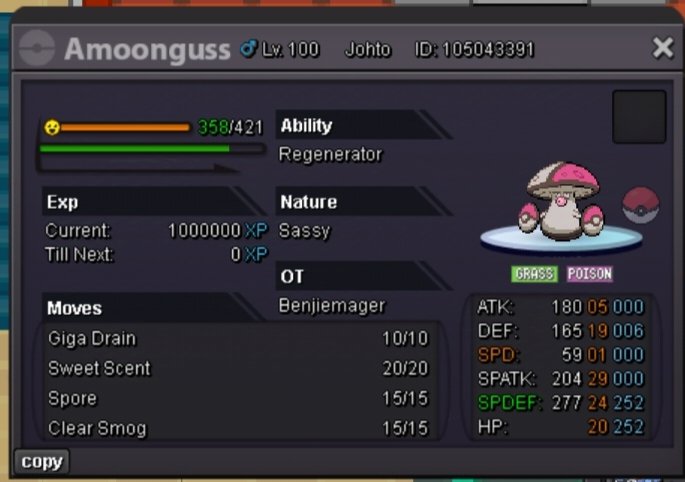Click the Grass type badge

pyautogui.click(x=534, y=274)
